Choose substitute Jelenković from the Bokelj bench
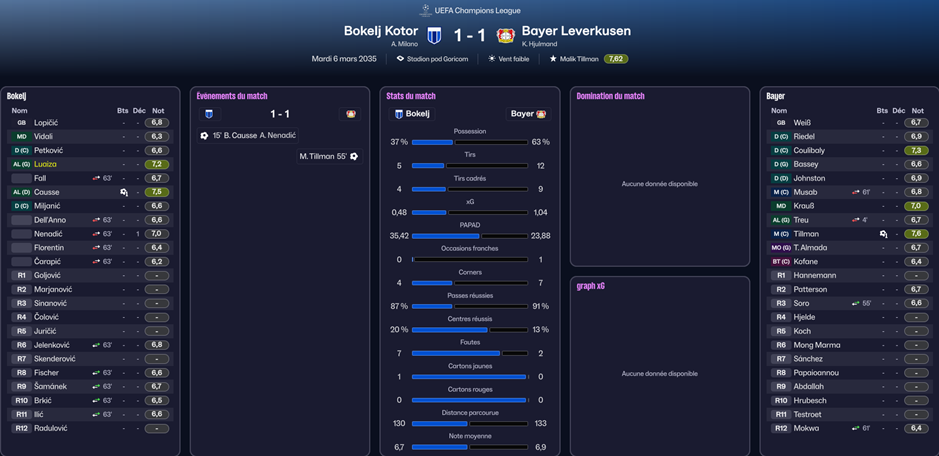The image size is (939, 456). 54,345
